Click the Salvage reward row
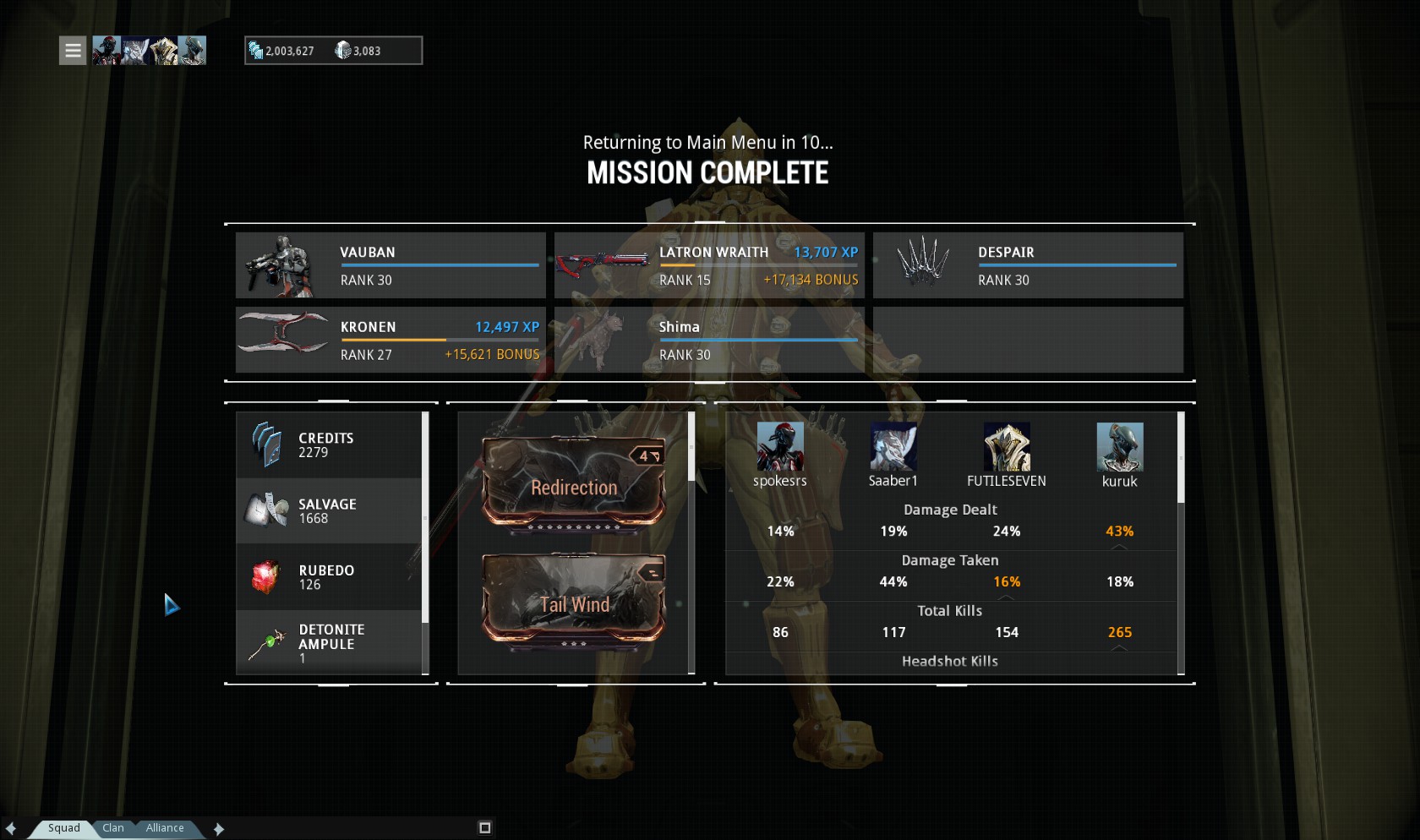The image size is (1420, 840). tap(329, 511)
